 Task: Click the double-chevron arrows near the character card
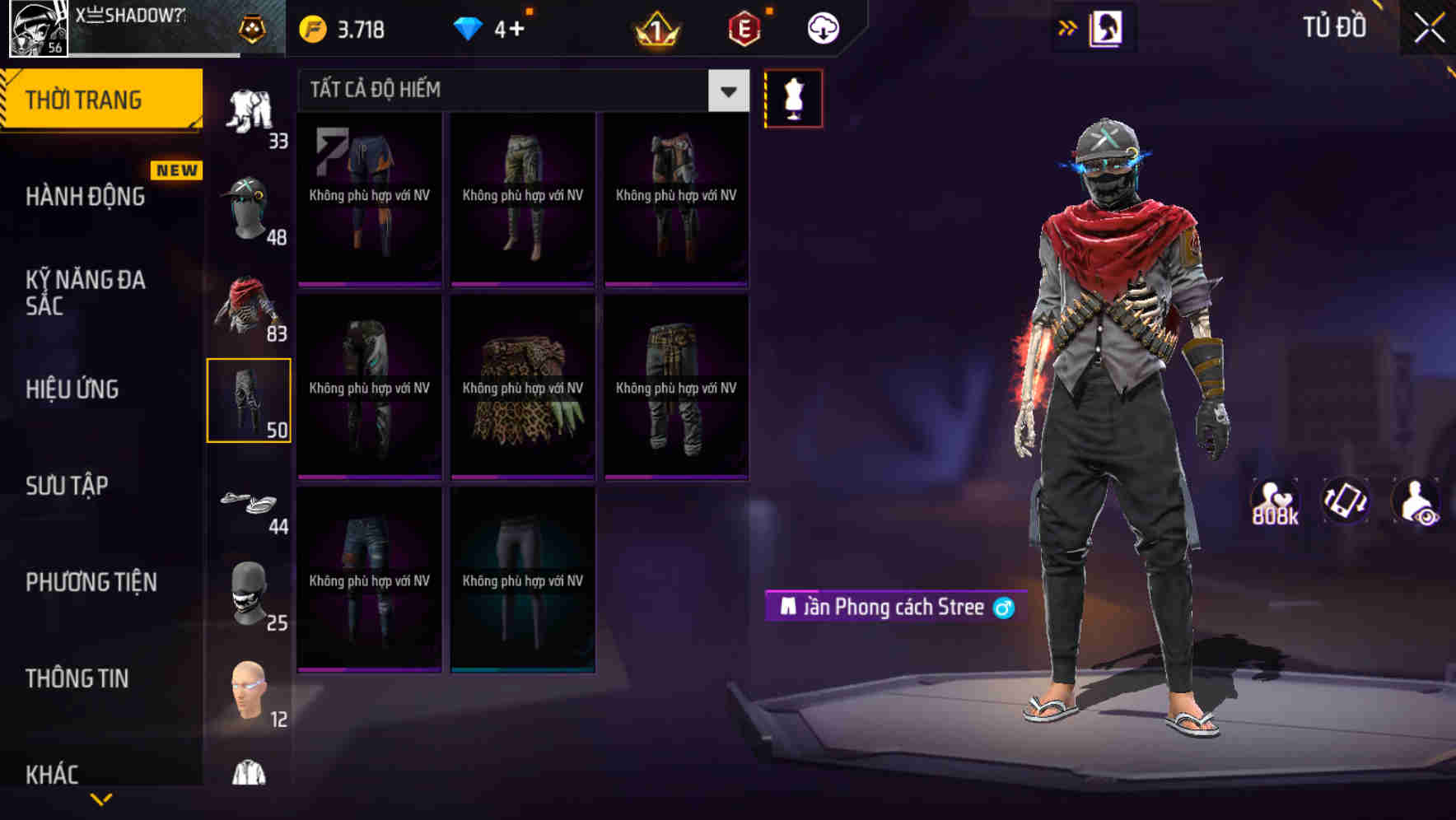pos(1068,26)
